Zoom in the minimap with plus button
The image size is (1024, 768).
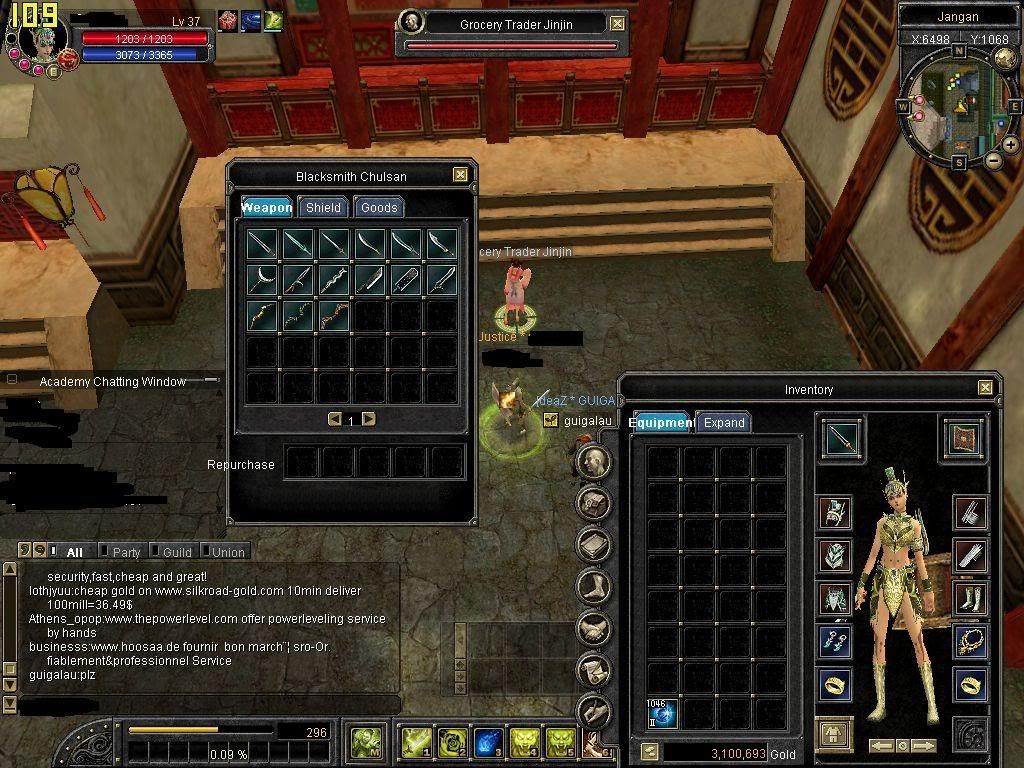[x=1011, y=145]
